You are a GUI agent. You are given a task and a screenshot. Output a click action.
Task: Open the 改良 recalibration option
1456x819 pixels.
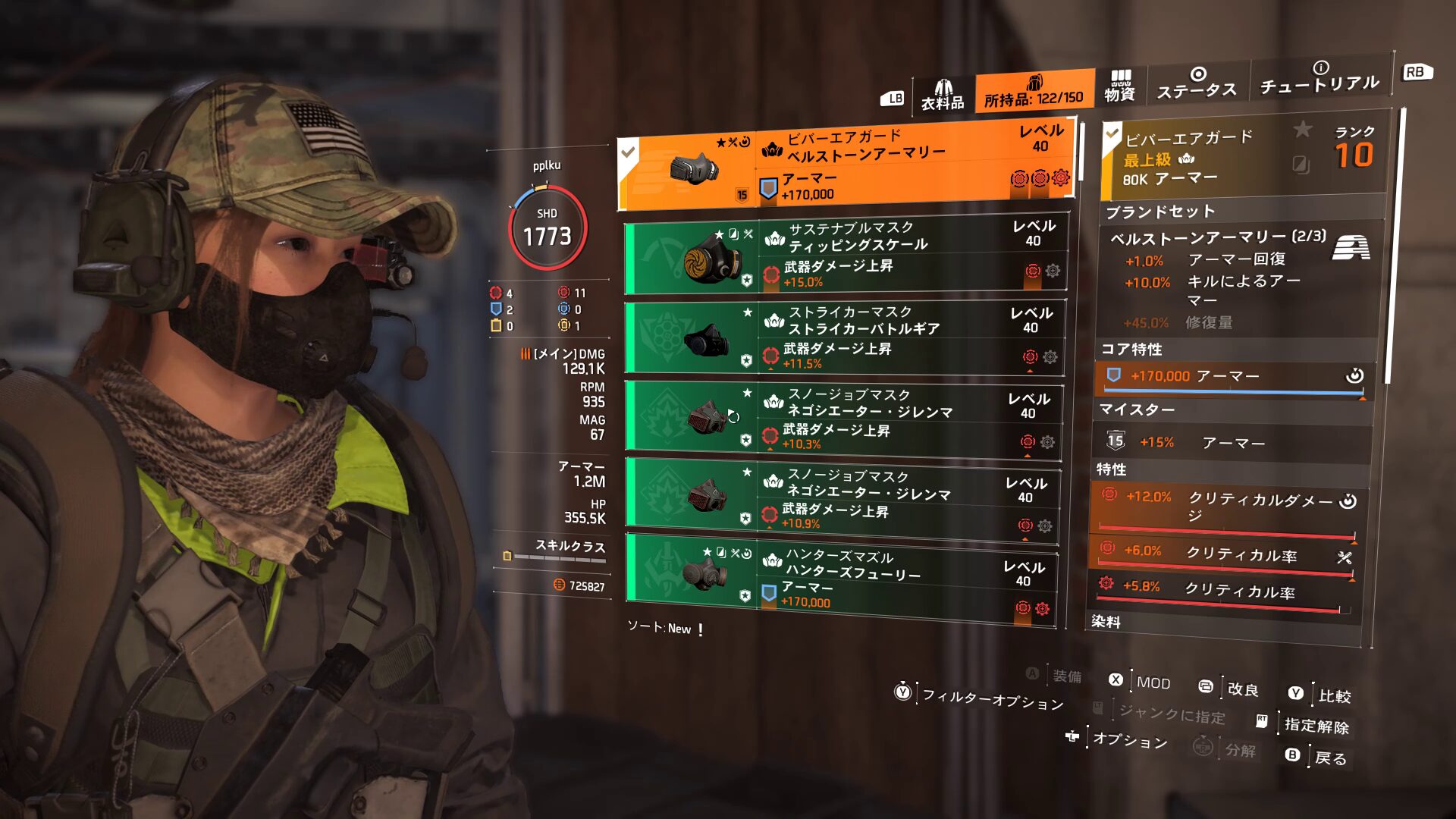[1242, 689]
